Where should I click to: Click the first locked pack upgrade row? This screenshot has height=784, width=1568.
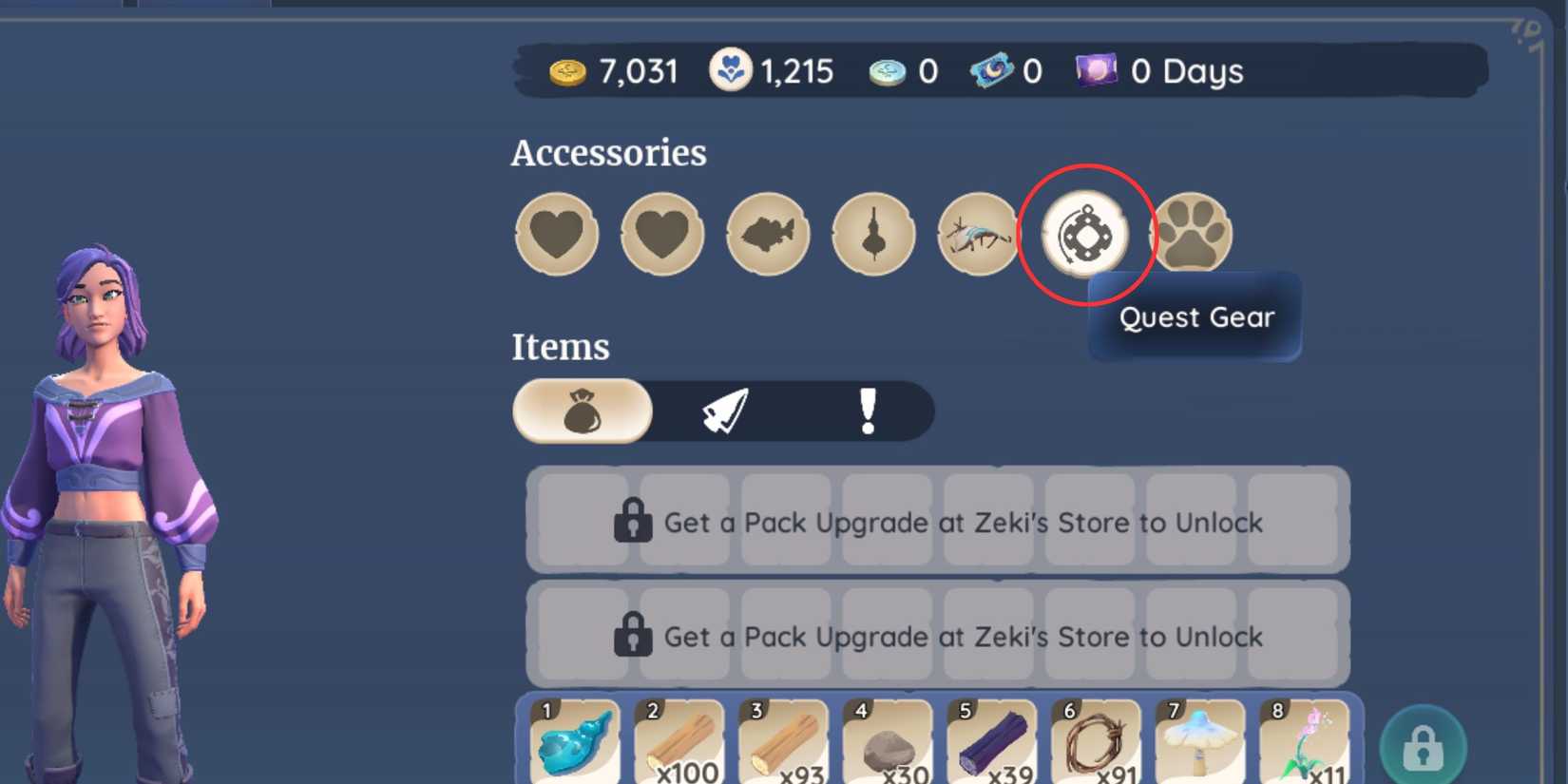coord(941,522)
